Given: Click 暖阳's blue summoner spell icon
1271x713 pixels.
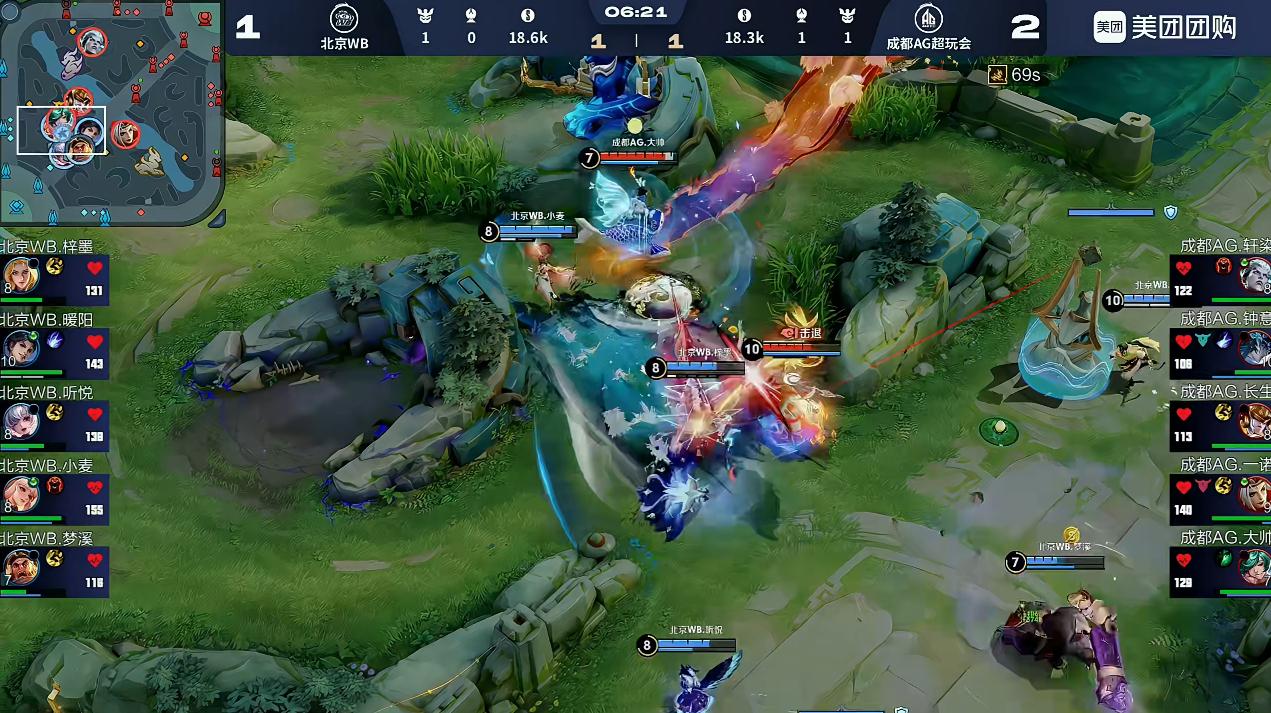Looking at the screenshot, I should point(56,341).
